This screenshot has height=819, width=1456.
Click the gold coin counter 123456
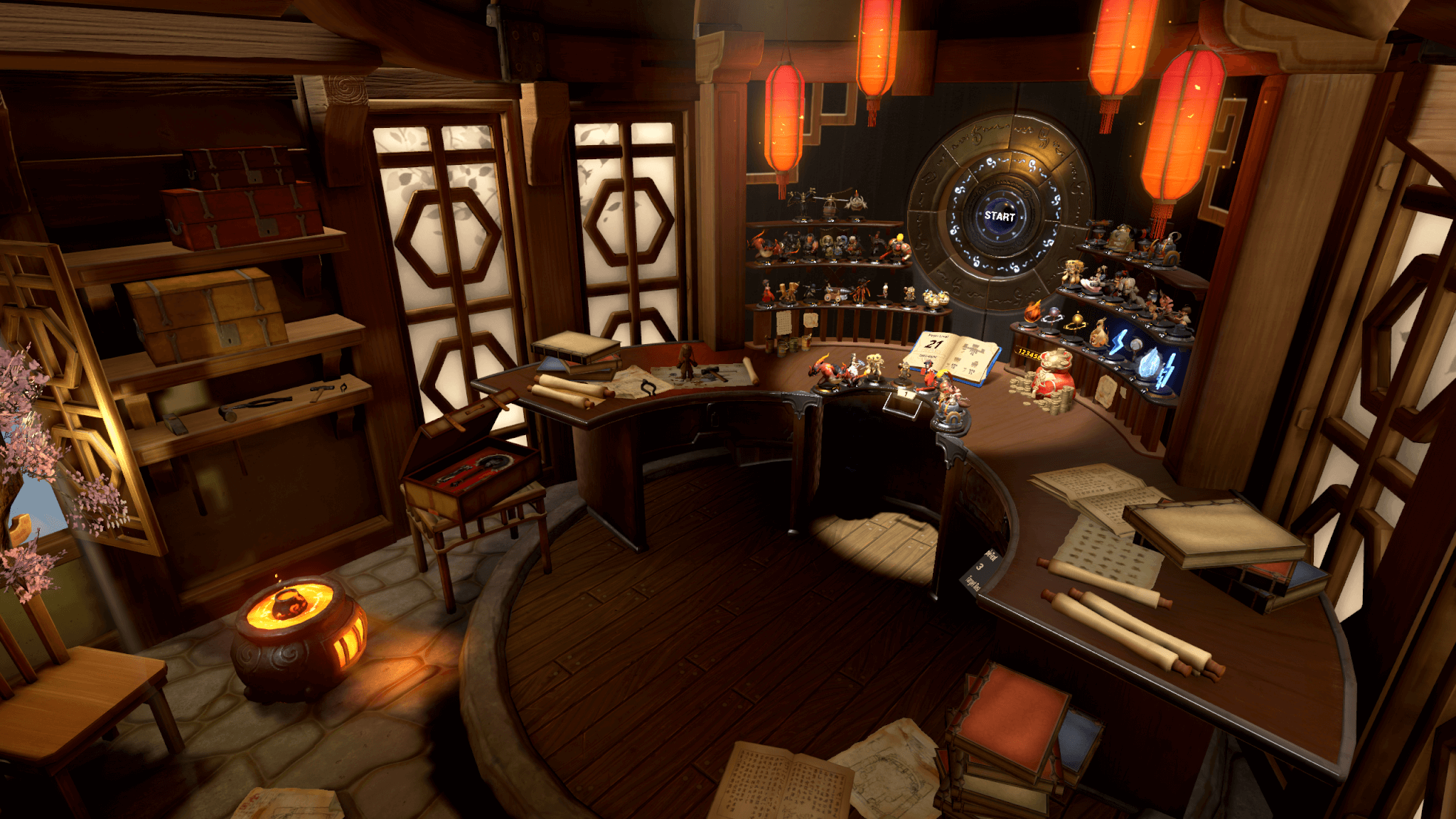(1029, 352)
